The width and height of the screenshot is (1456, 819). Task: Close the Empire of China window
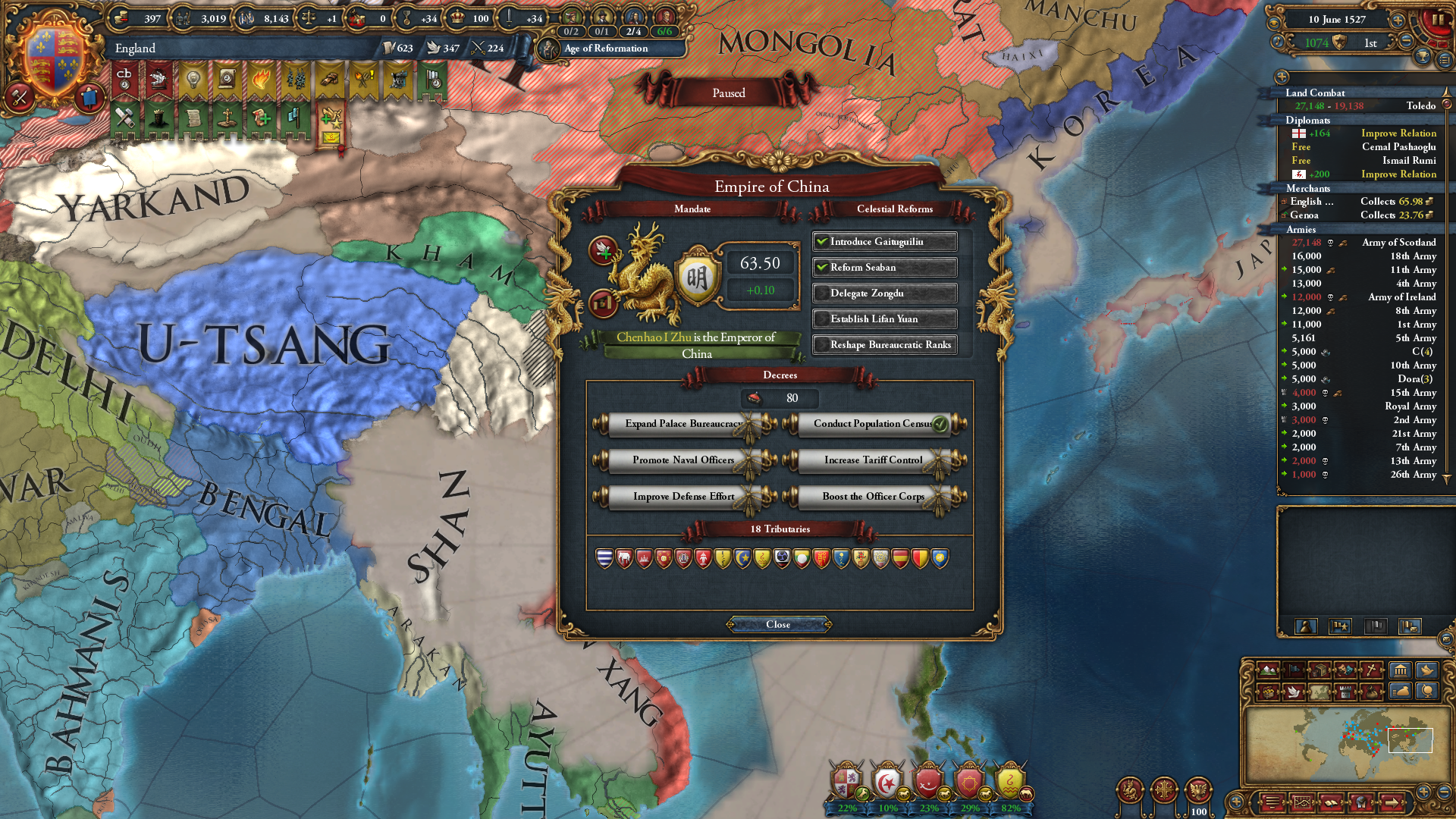pos(777,624)
